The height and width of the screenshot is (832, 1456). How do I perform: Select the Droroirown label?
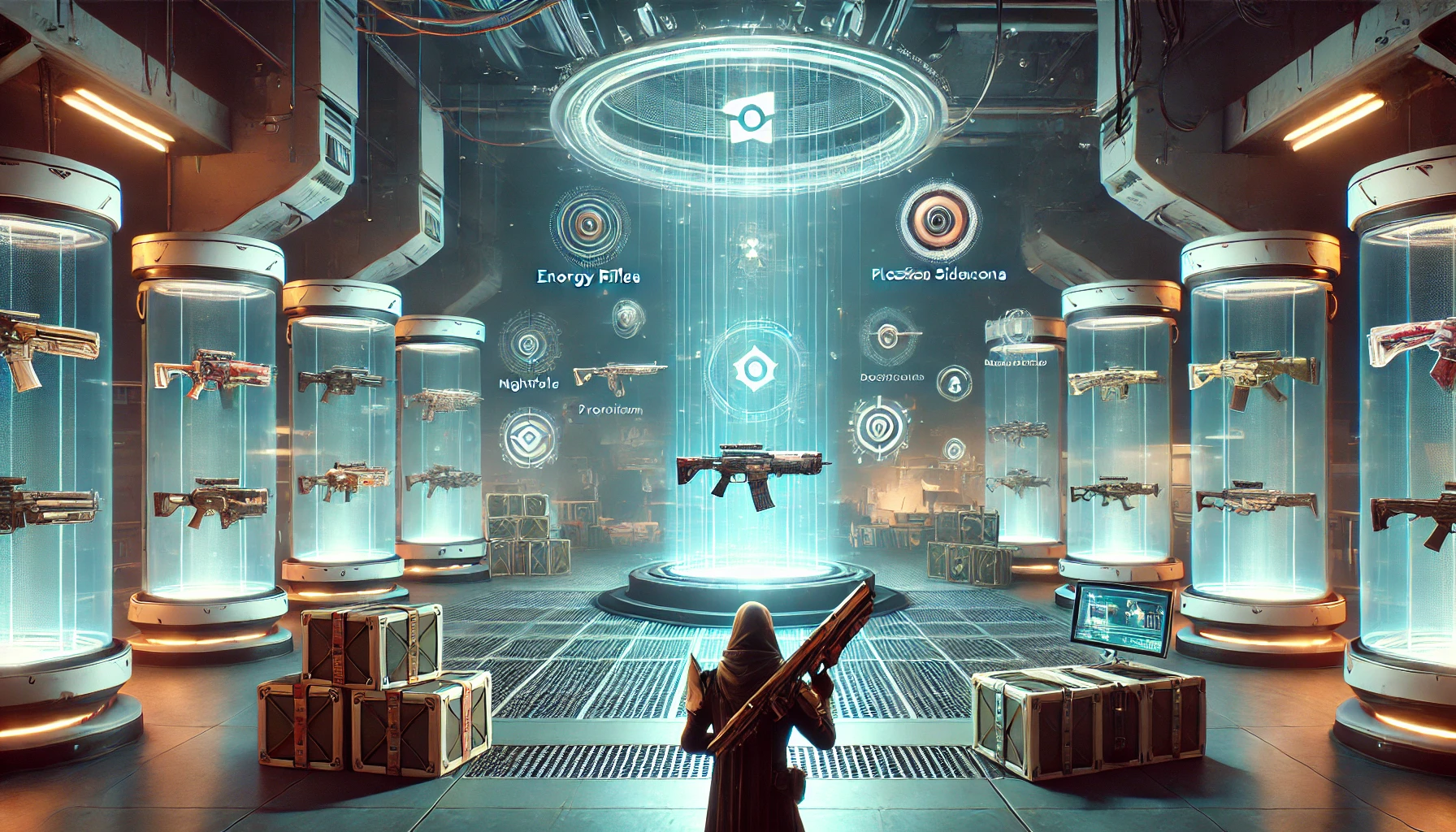[x=609, y=409]
